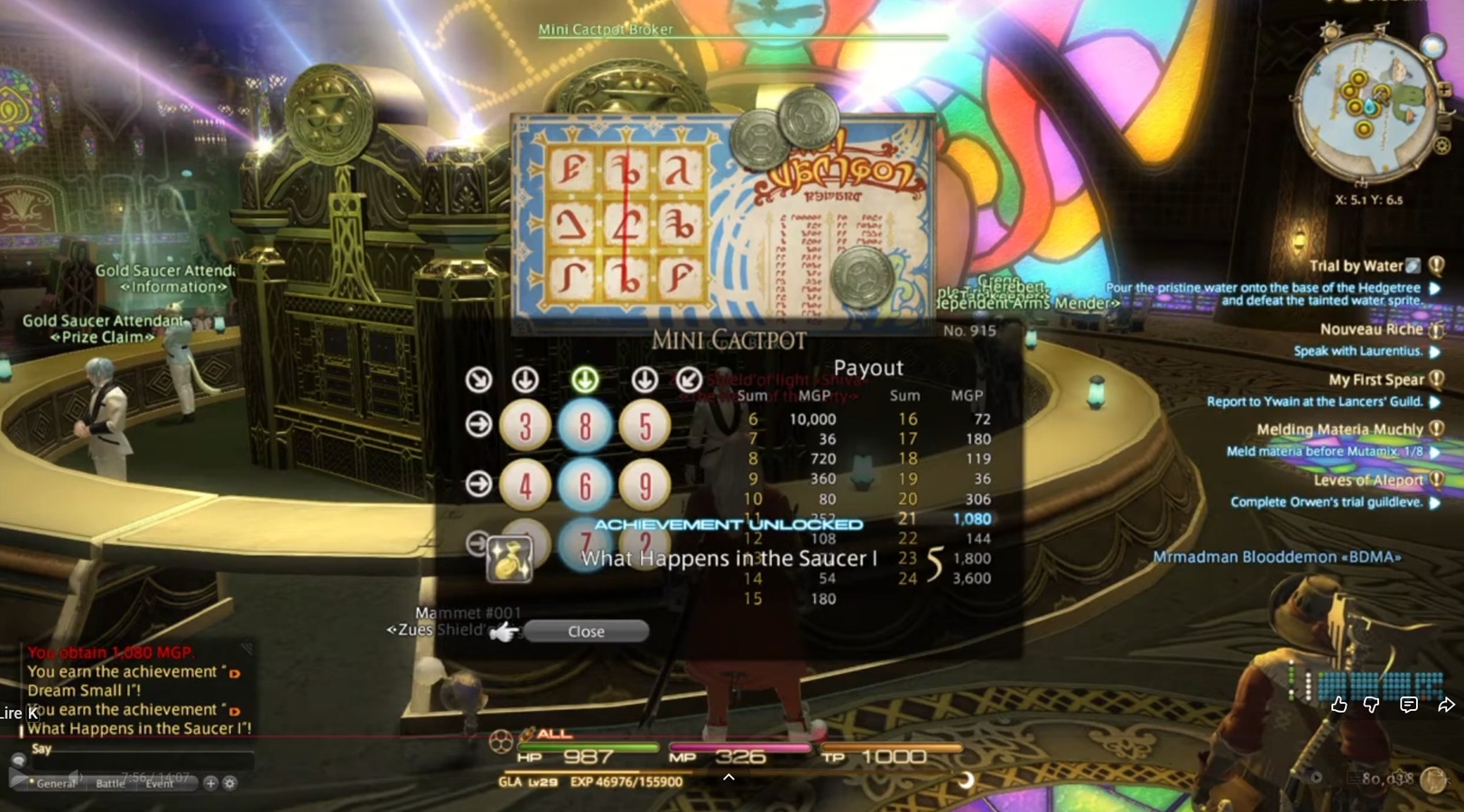Select the number 3 tile

[x=525, y=425]
